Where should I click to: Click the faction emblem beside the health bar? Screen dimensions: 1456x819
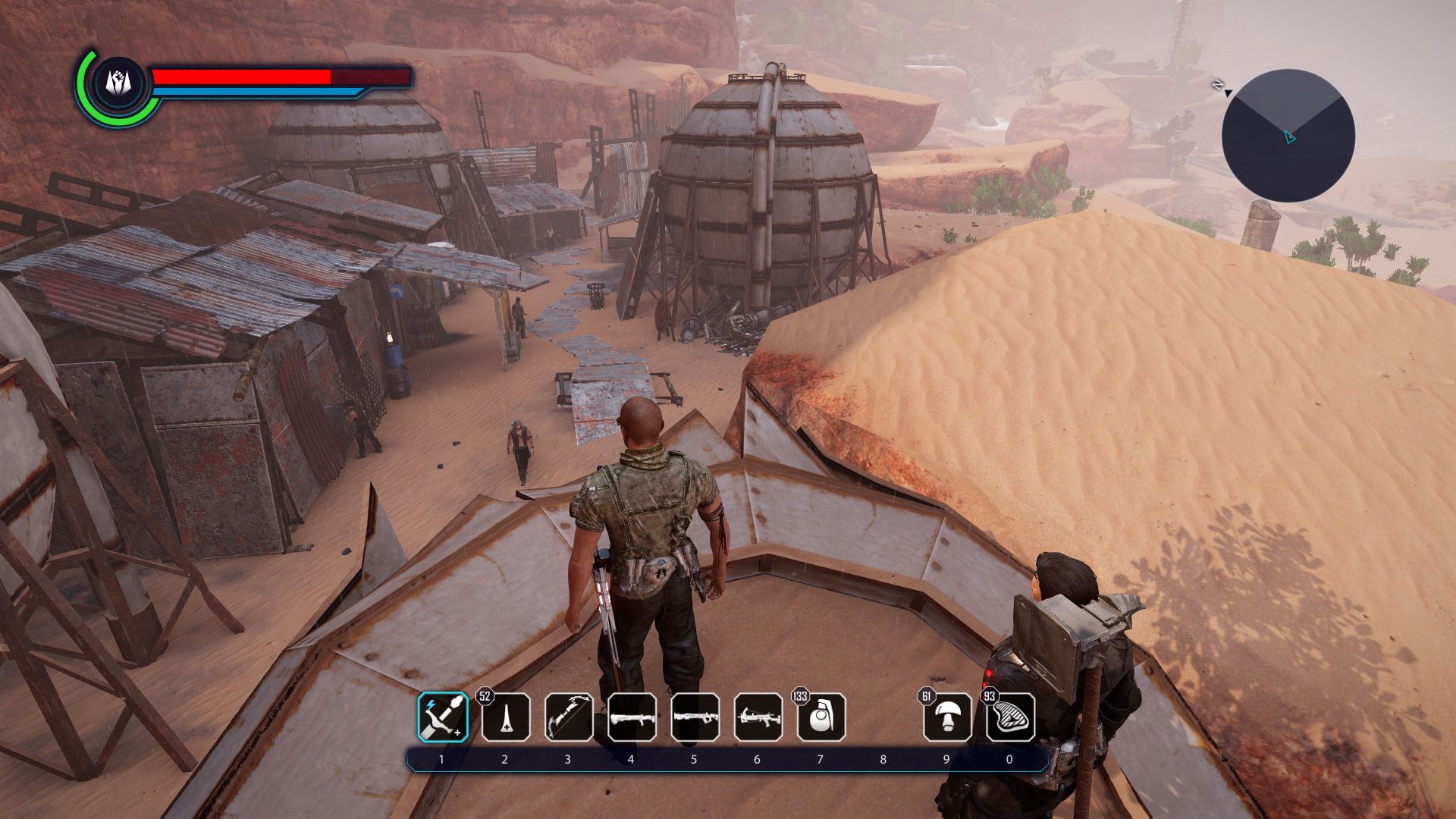[118, 83]
